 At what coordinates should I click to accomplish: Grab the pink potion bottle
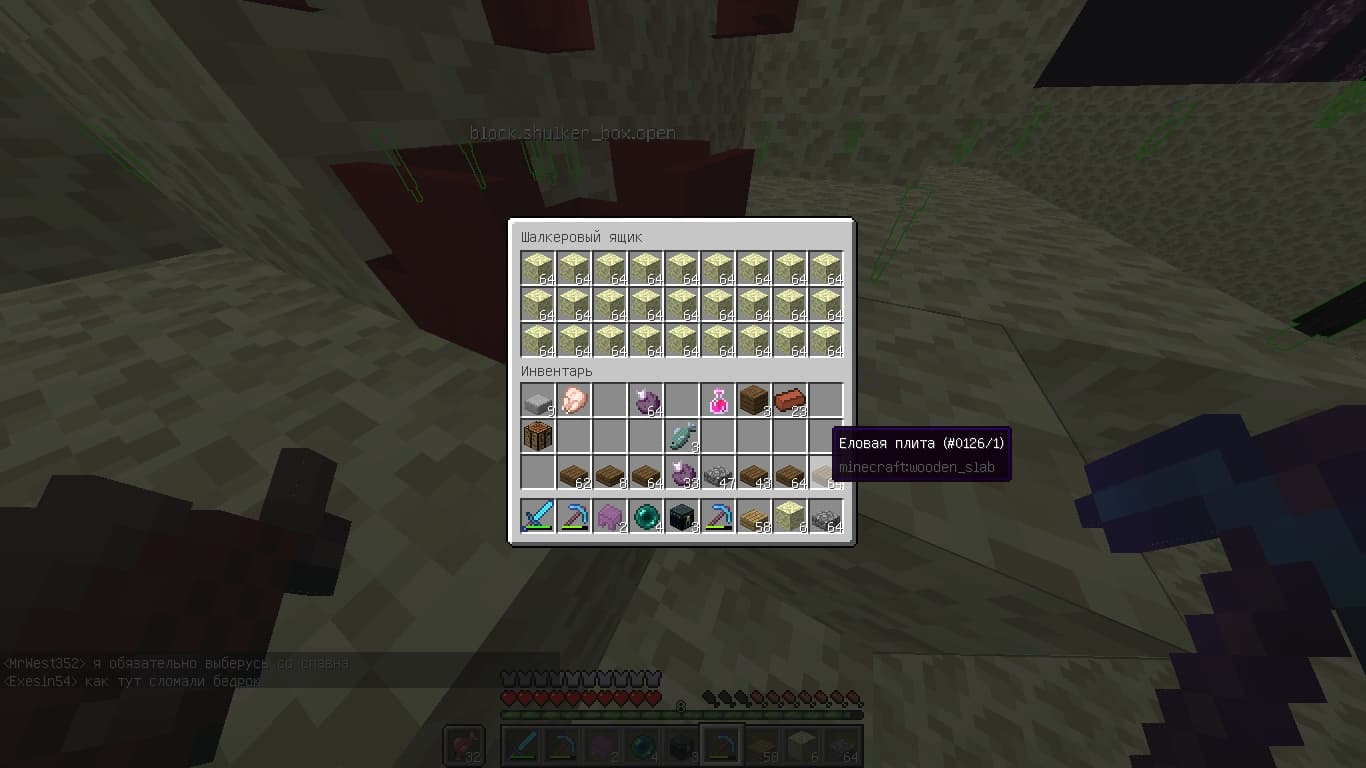717,401
